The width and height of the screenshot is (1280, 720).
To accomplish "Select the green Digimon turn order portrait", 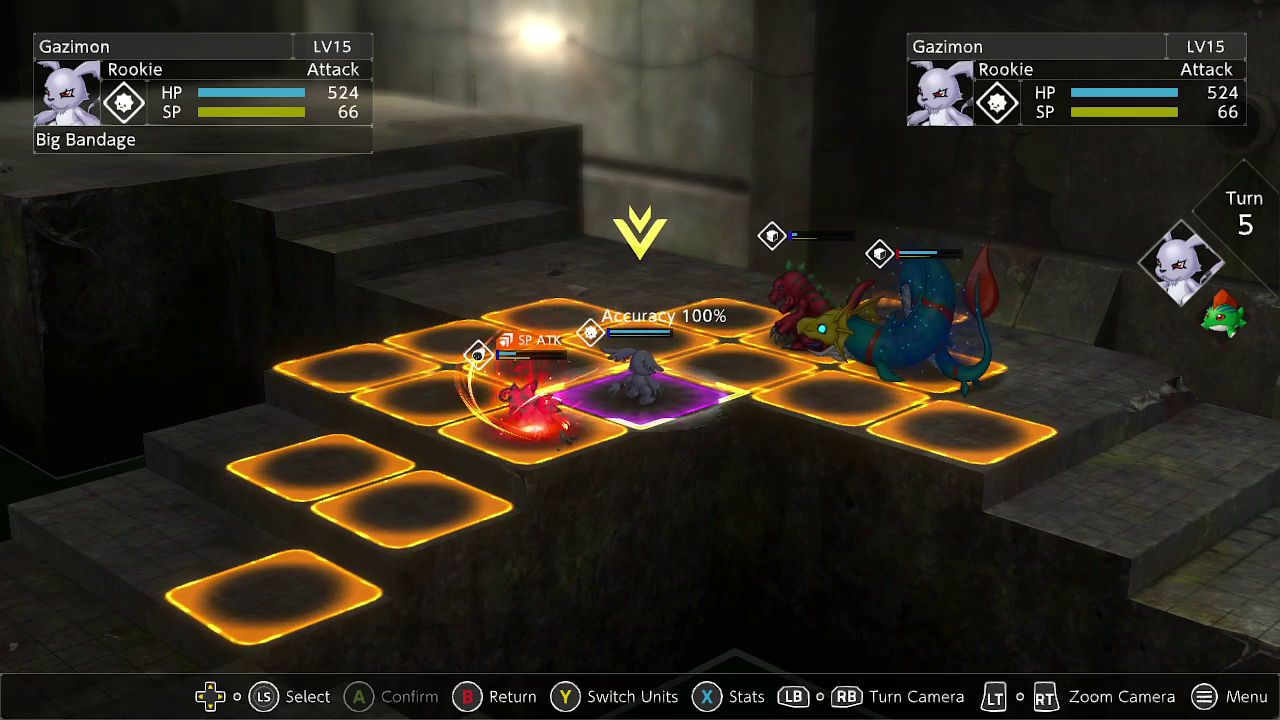I will 1225,314.
